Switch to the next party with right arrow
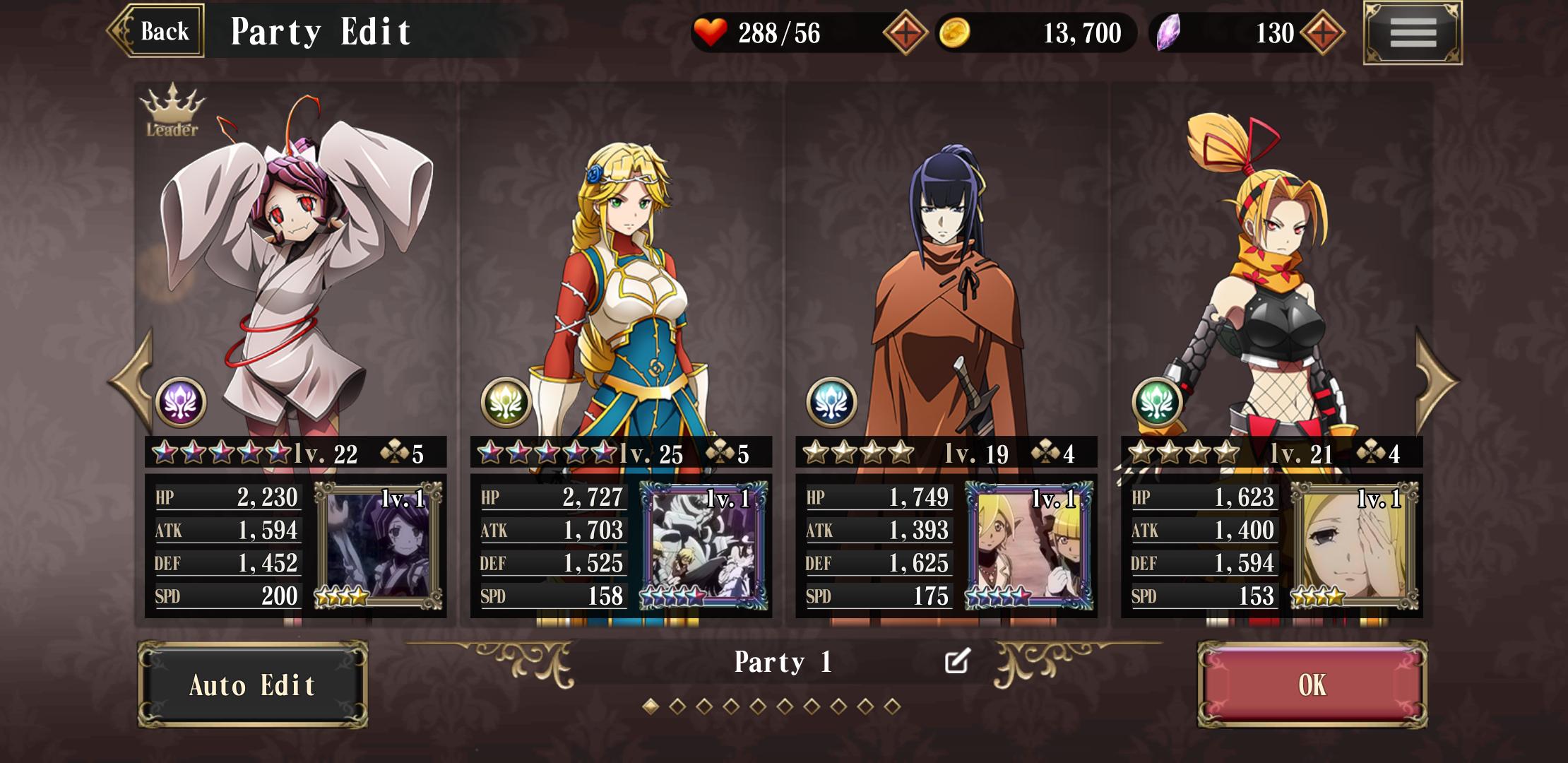Screen dimensions: 1568x763 [1436, 381]
